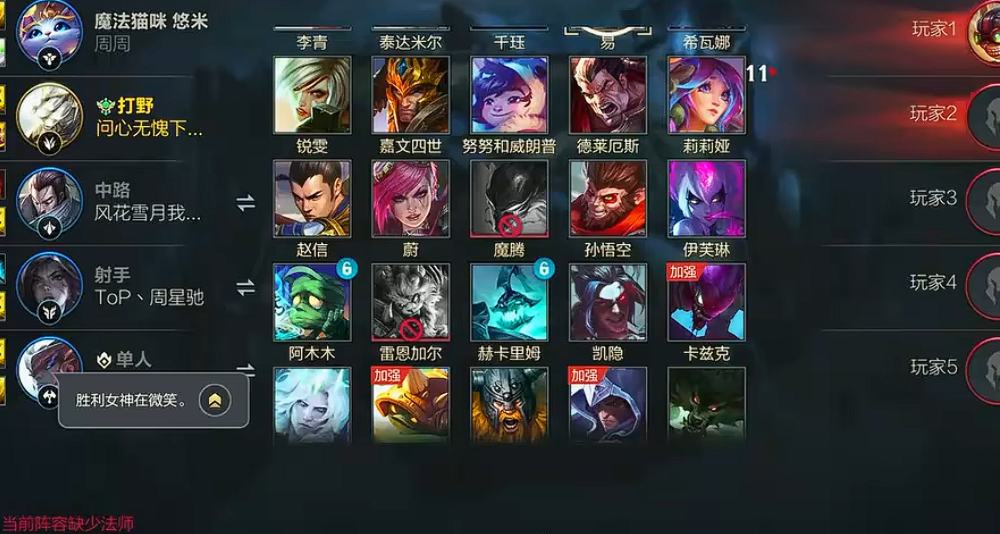Choose Hecarim (赫卡里姆) from the list
Image resolution: width=1000 pixels, height=534 pixels.
pos(510,303)
